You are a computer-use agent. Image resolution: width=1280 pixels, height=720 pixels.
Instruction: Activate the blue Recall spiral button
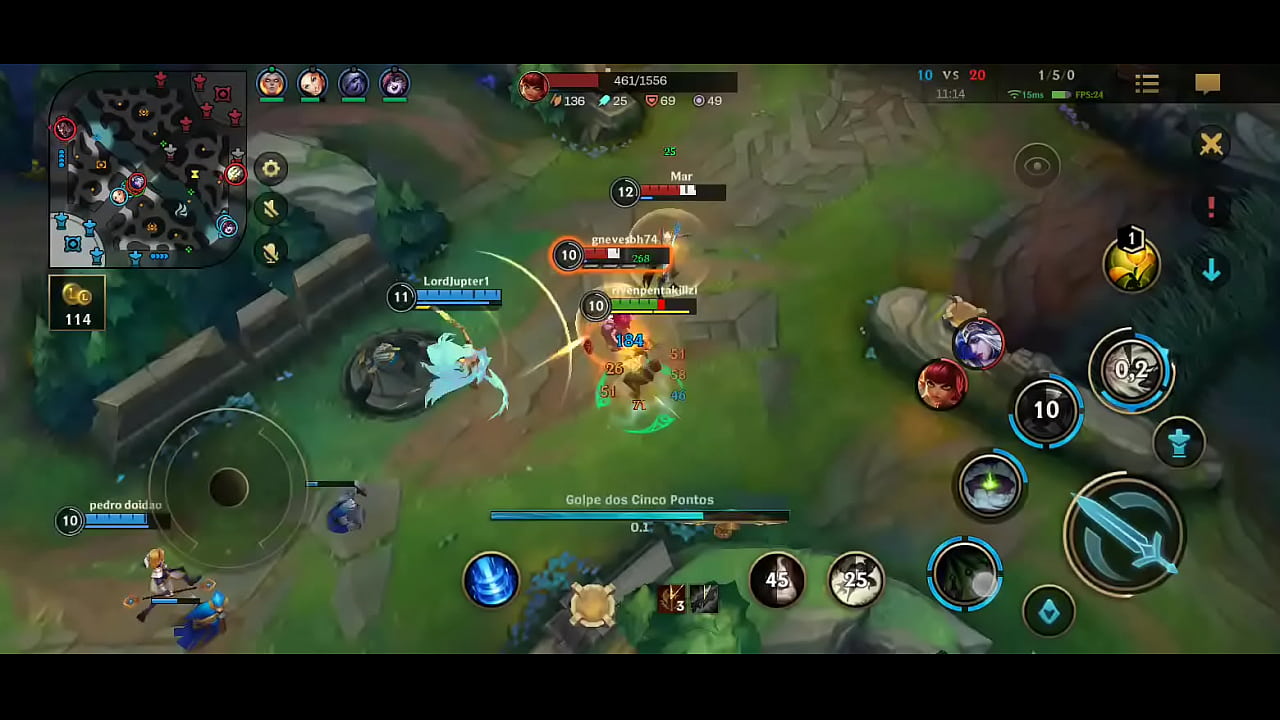[491, 580]
